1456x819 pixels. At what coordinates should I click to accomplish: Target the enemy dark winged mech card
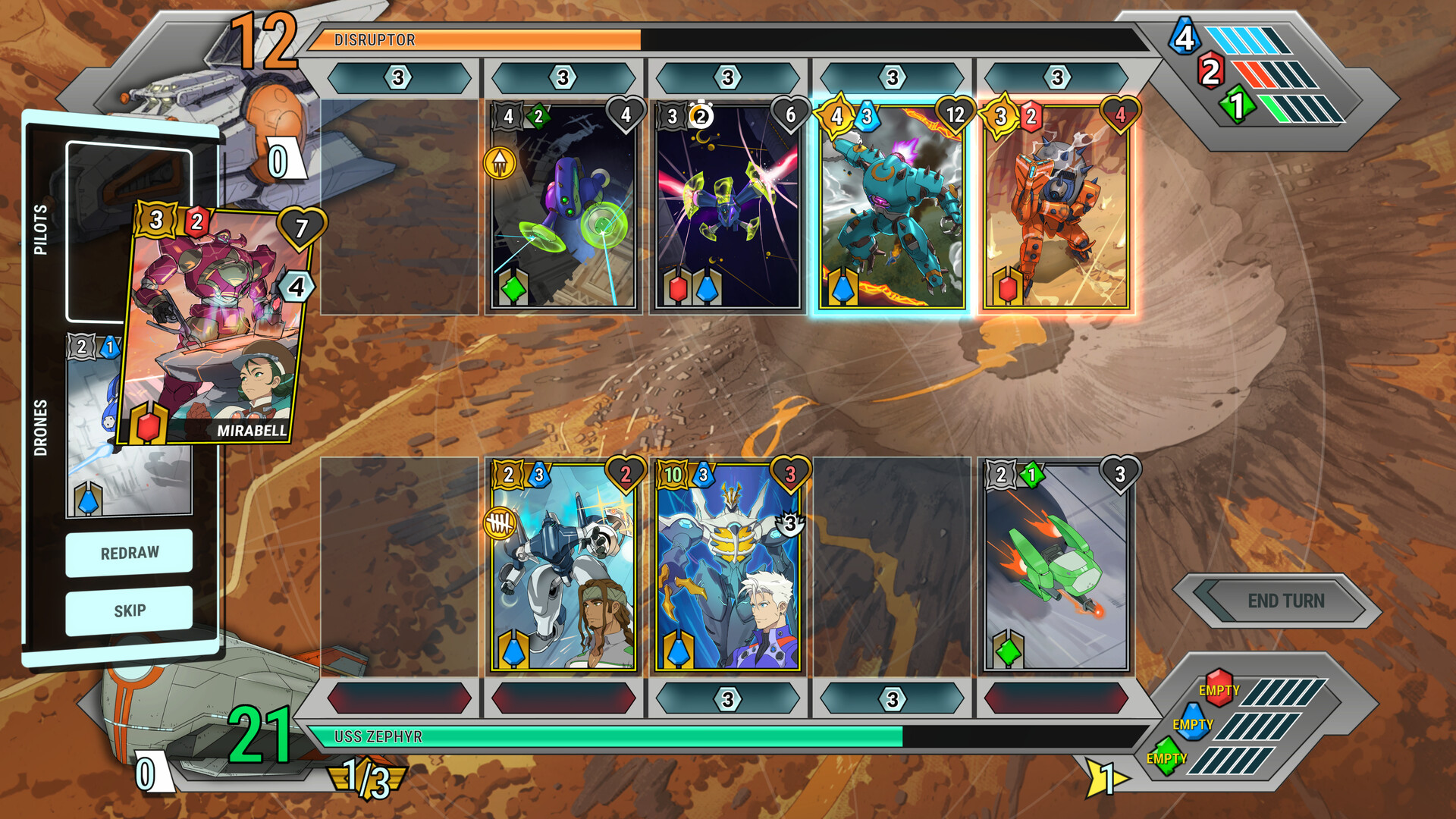727,209
